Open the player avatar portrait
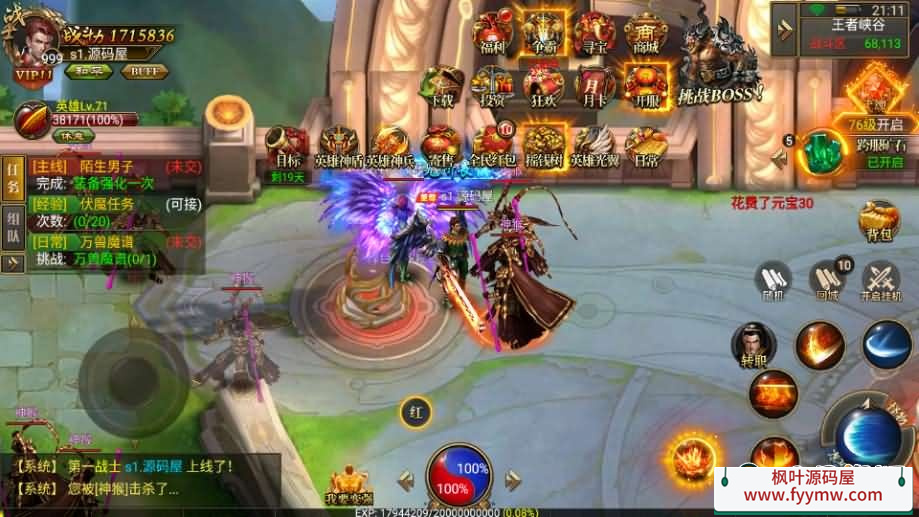919x517 pixels. click(x=32, y=40)
